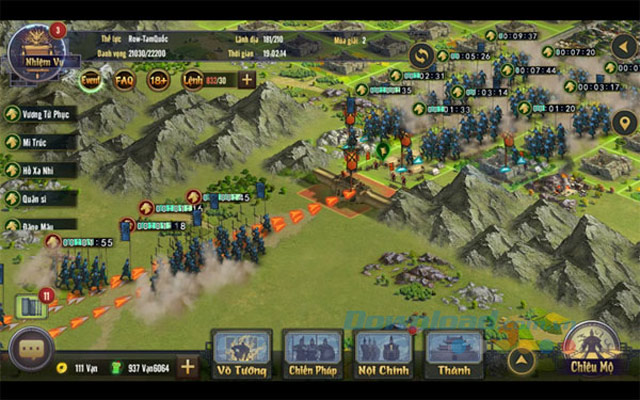
Task: Expand the bottom bar with the up arrow
Action: (520, 359)
